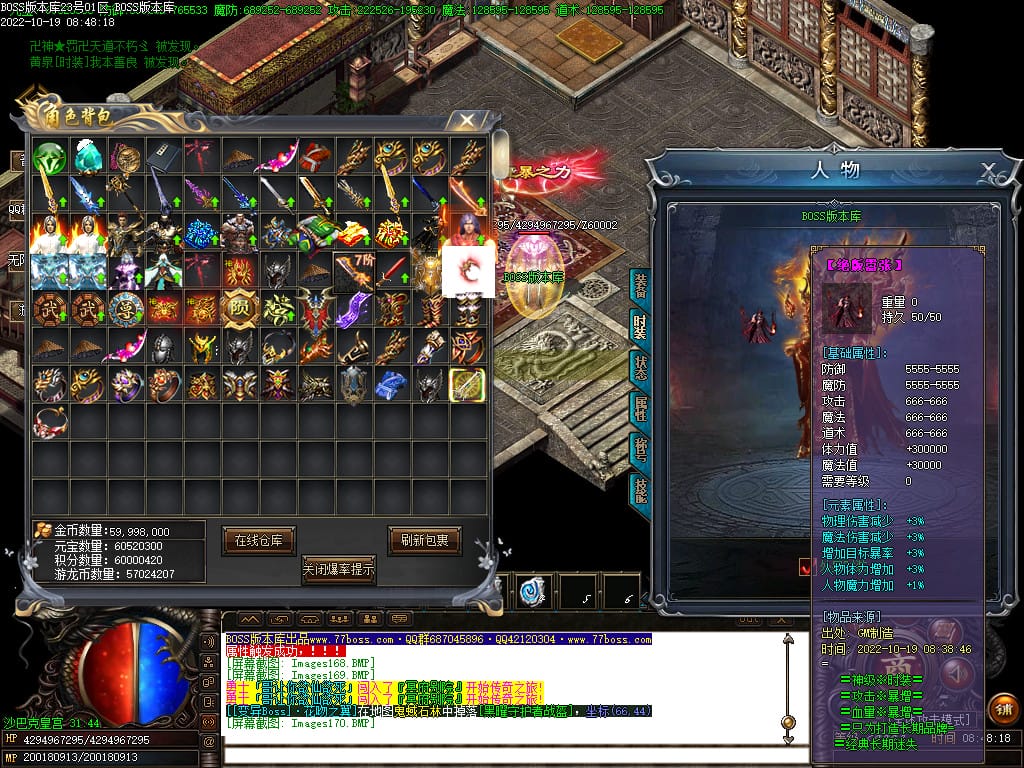Screen dimensions: 1024x768
Task: Open the 在线仓库 online warehouse
Action: pos(259,540)
